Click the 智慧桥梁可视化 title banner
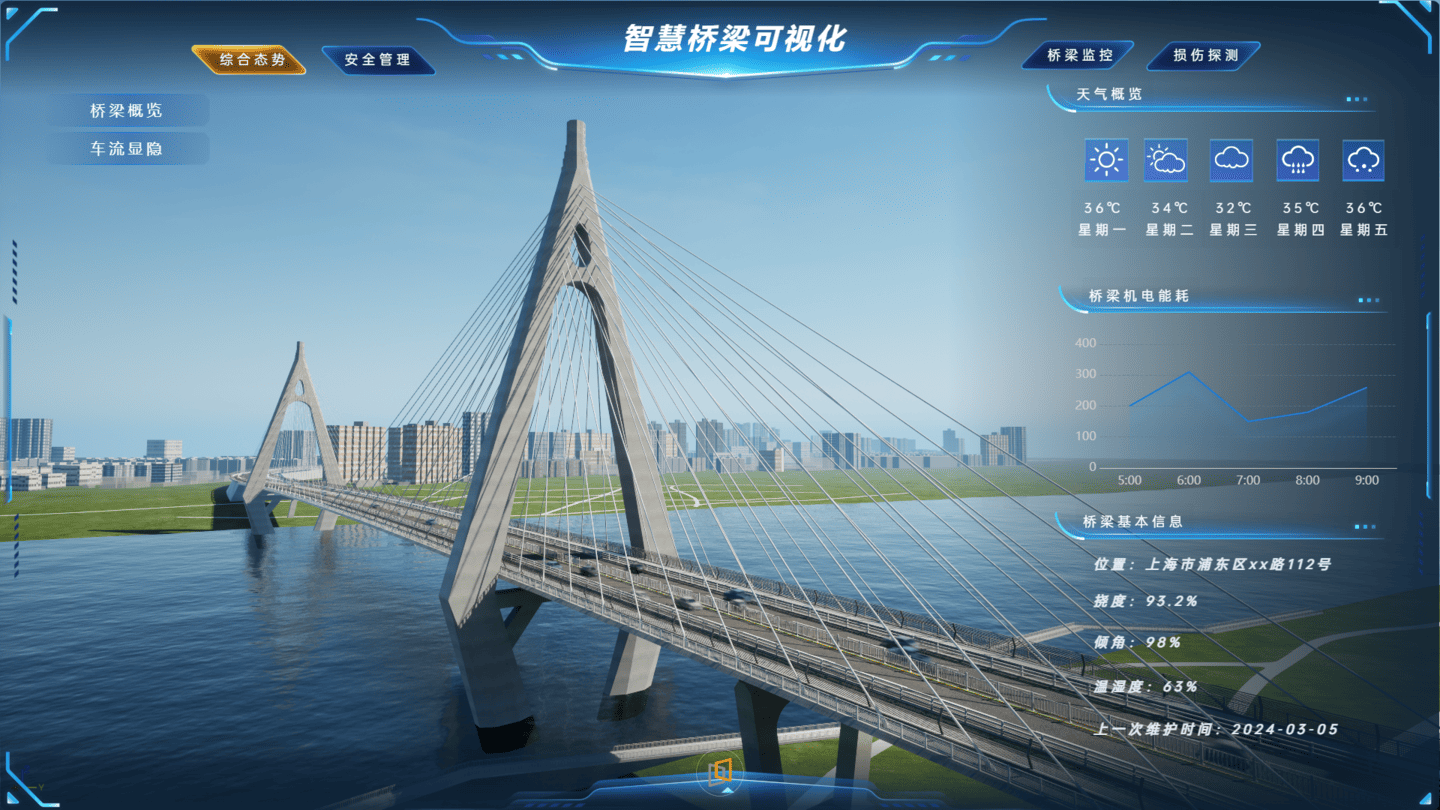 tap(735, 38)
